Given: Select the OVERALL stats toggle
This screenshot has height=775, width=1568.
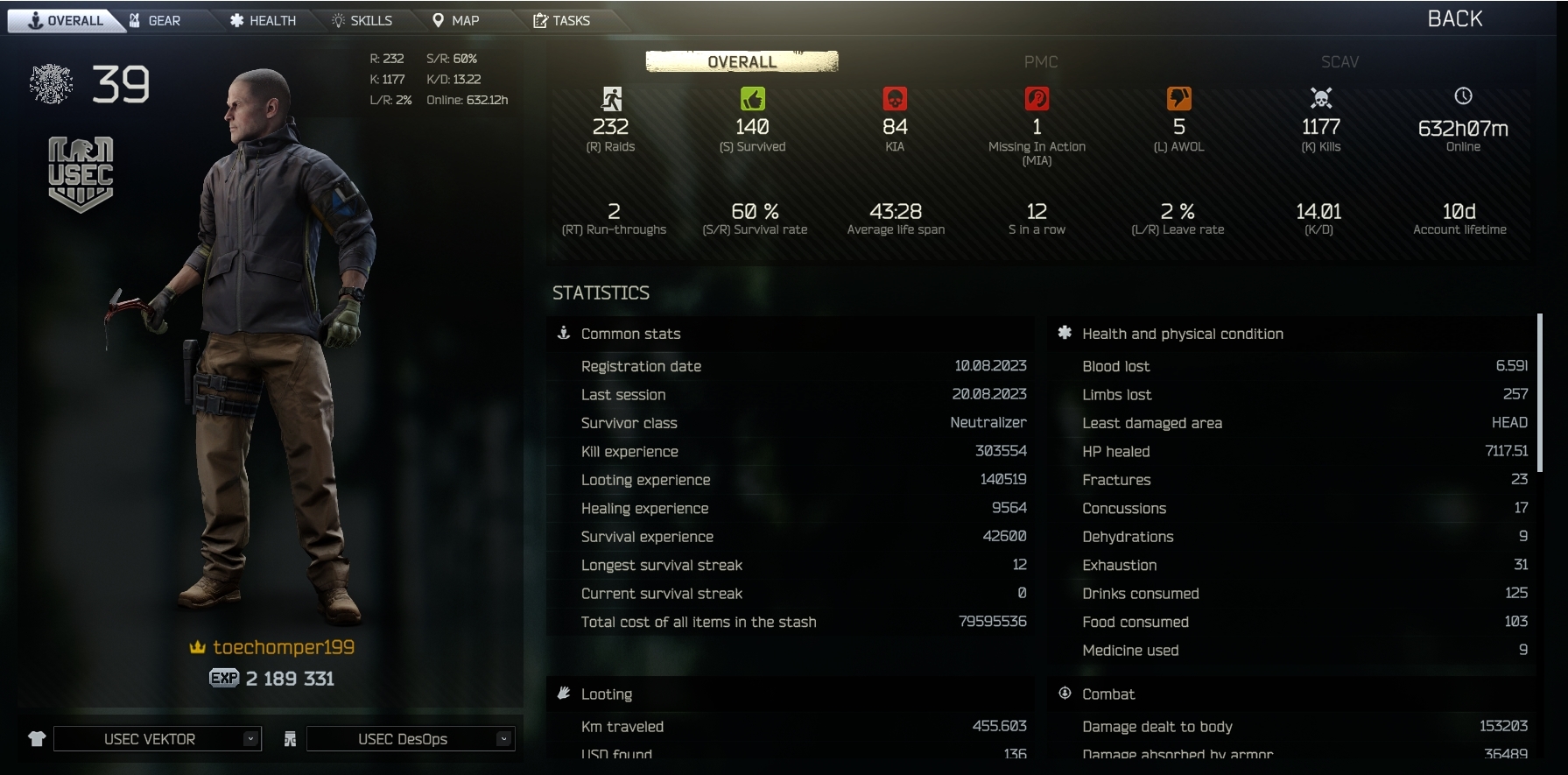Looking at the screenshot, I should coord(740,61).
